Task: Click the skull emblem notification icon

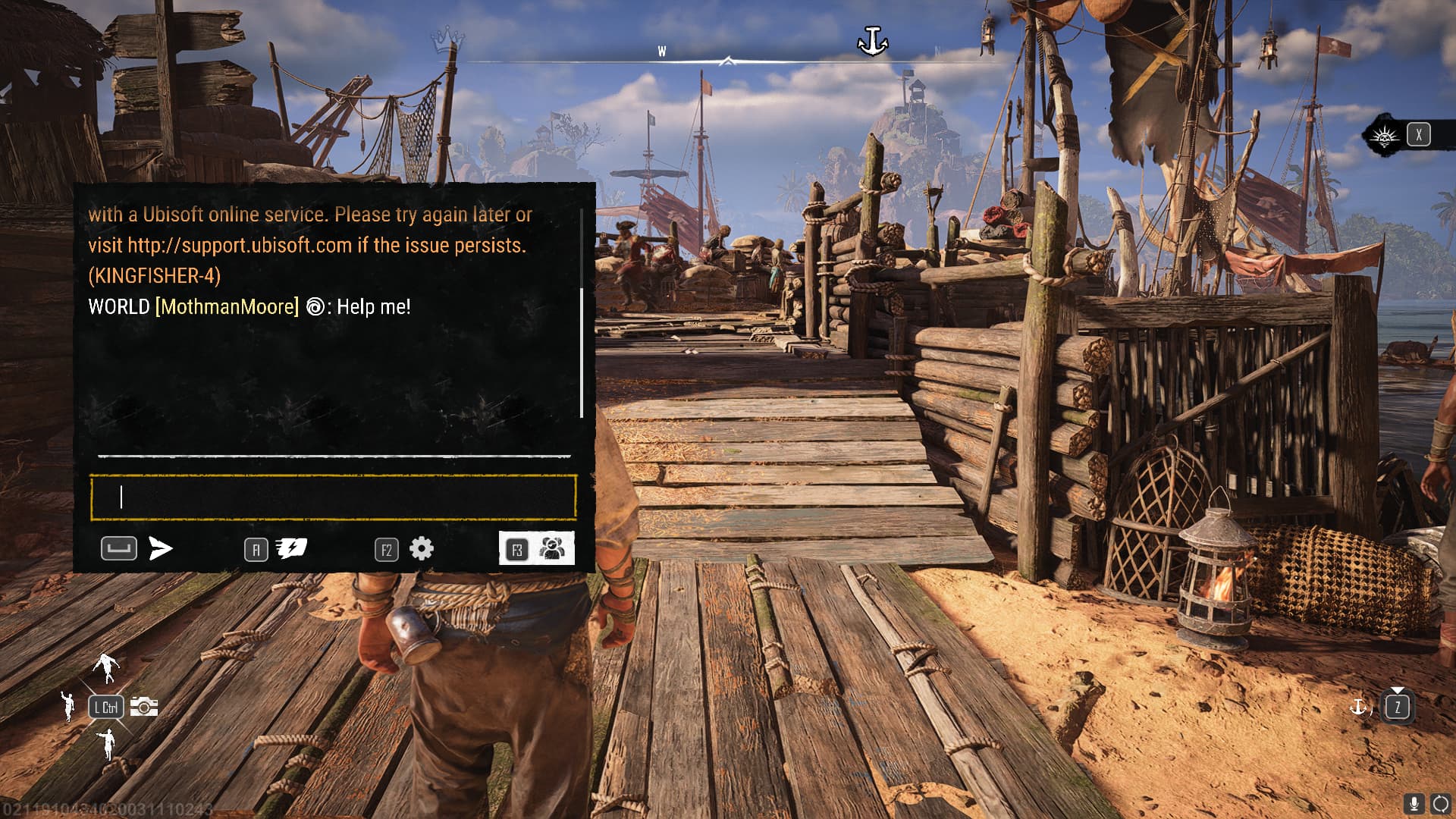Action: [1385, 136]
